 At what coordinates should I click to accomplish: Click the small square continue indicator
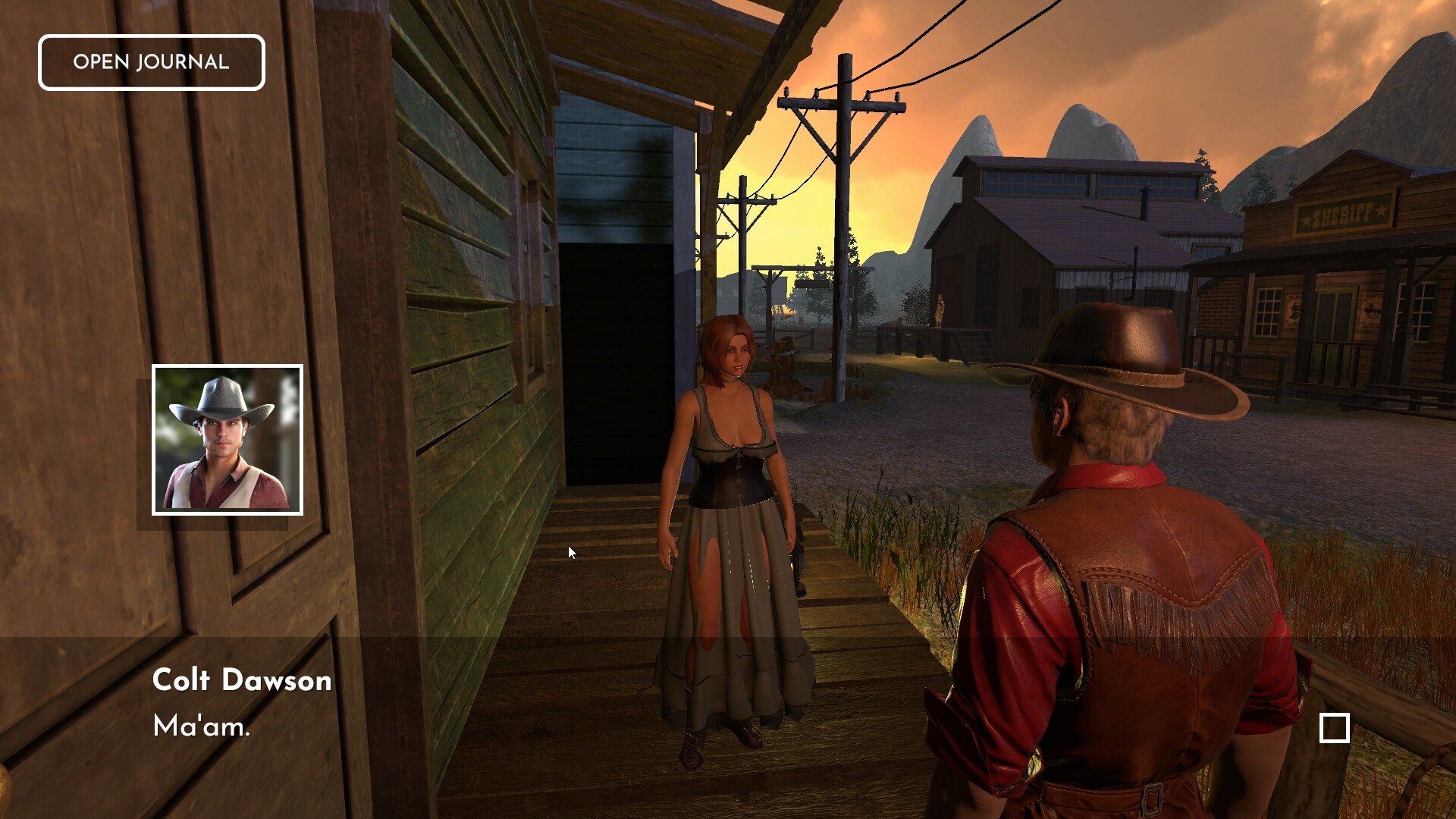click(x=1333, y=727)
